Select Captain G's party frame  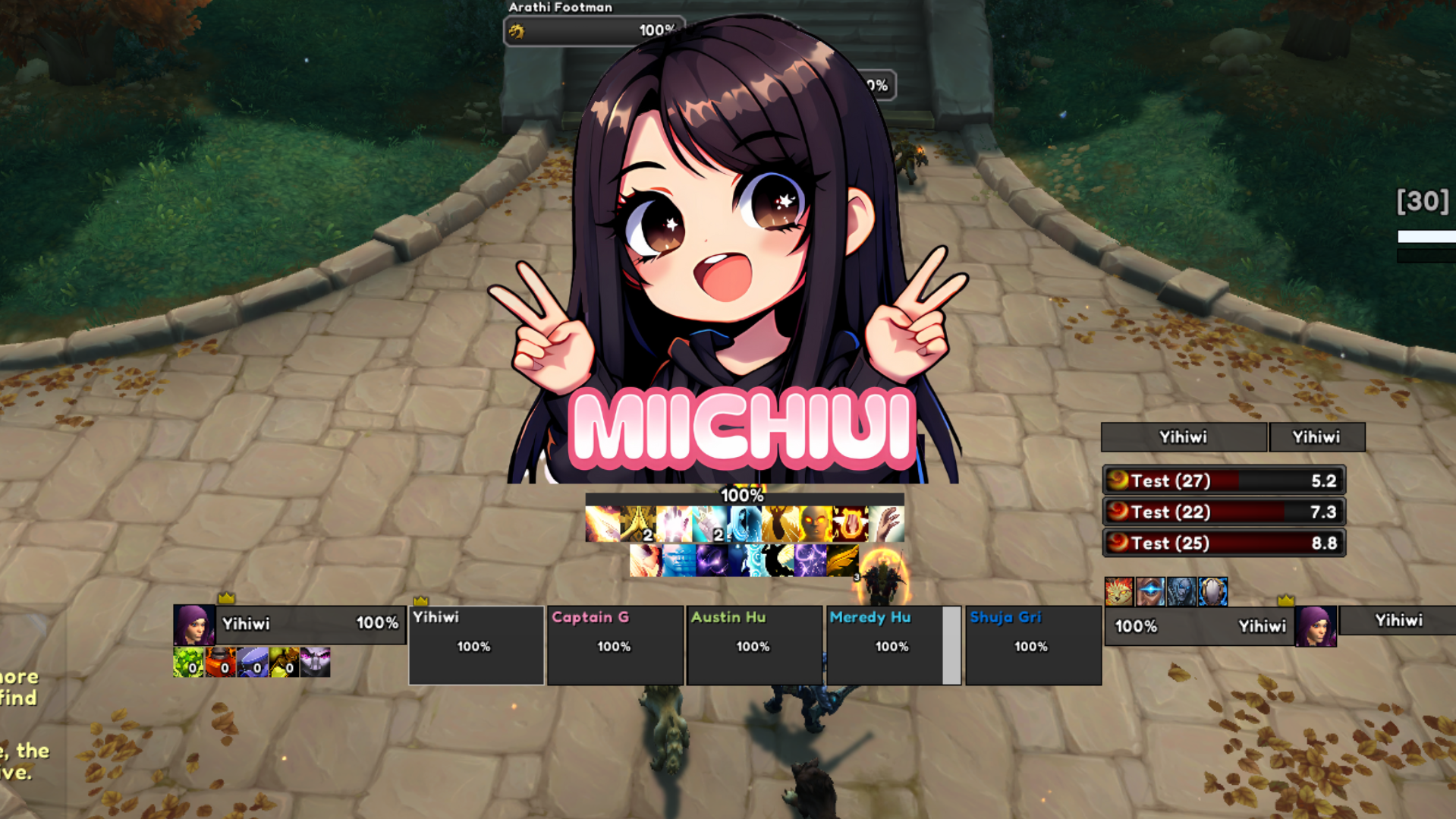(615, 645)
